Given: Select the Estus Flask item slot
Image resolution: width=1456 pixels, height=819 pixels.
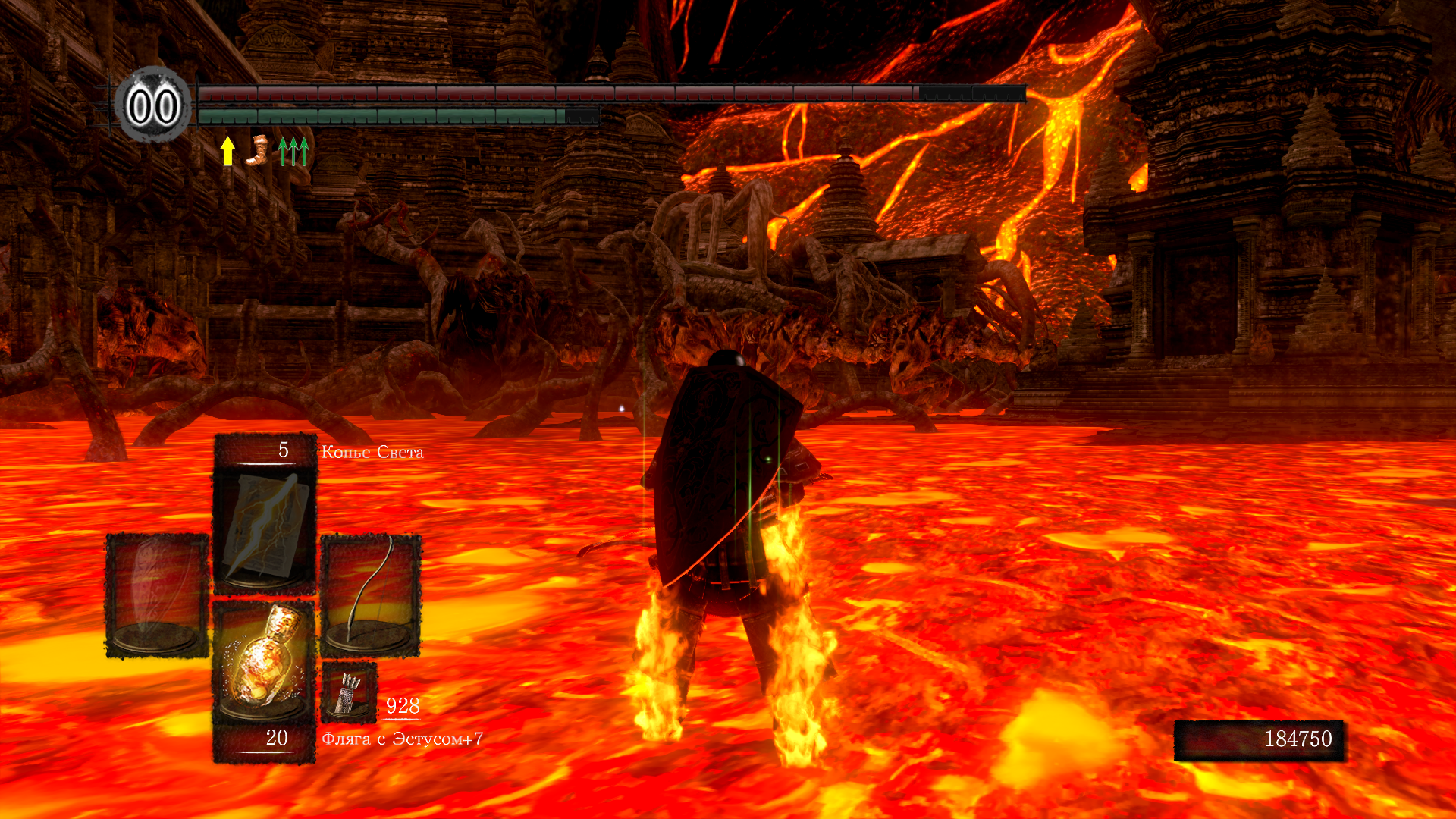Looking at the screenshot, I should tap(264, 661).
